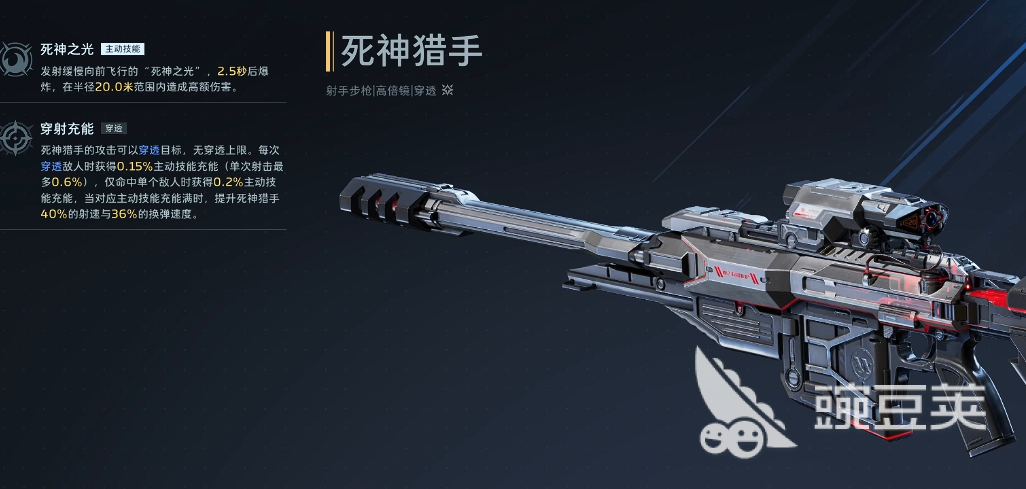Click the 穿透 tag beside 穿射充能
This screenshot has height=489, width=1026.
coord(113,129)
